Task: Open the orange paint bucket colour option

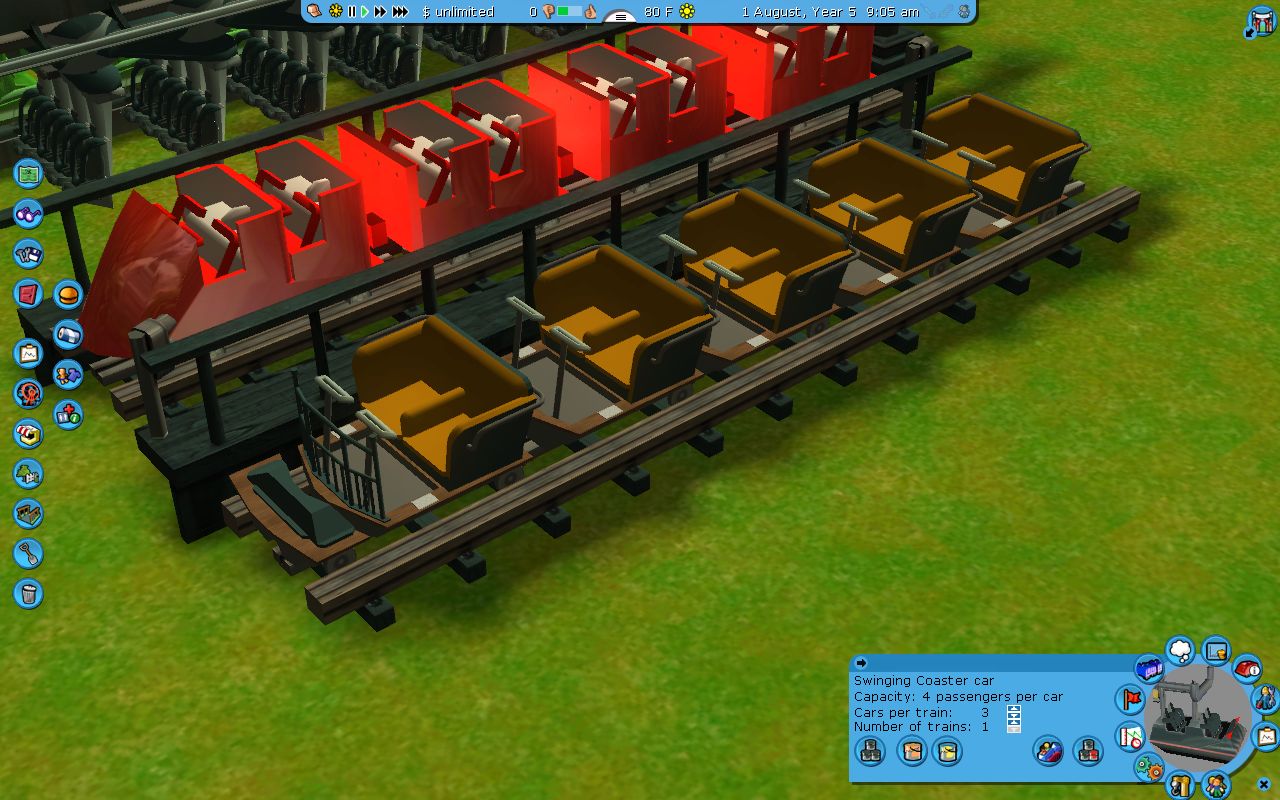Action: tap(911, 751)
